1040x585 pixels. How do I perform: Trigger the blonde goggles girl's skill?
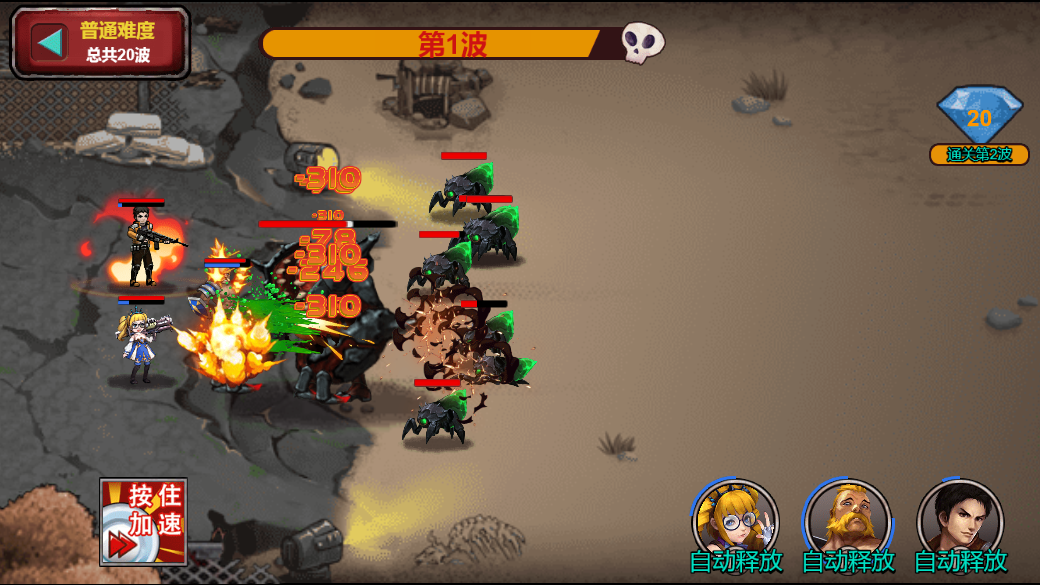[x=735, y=519]
